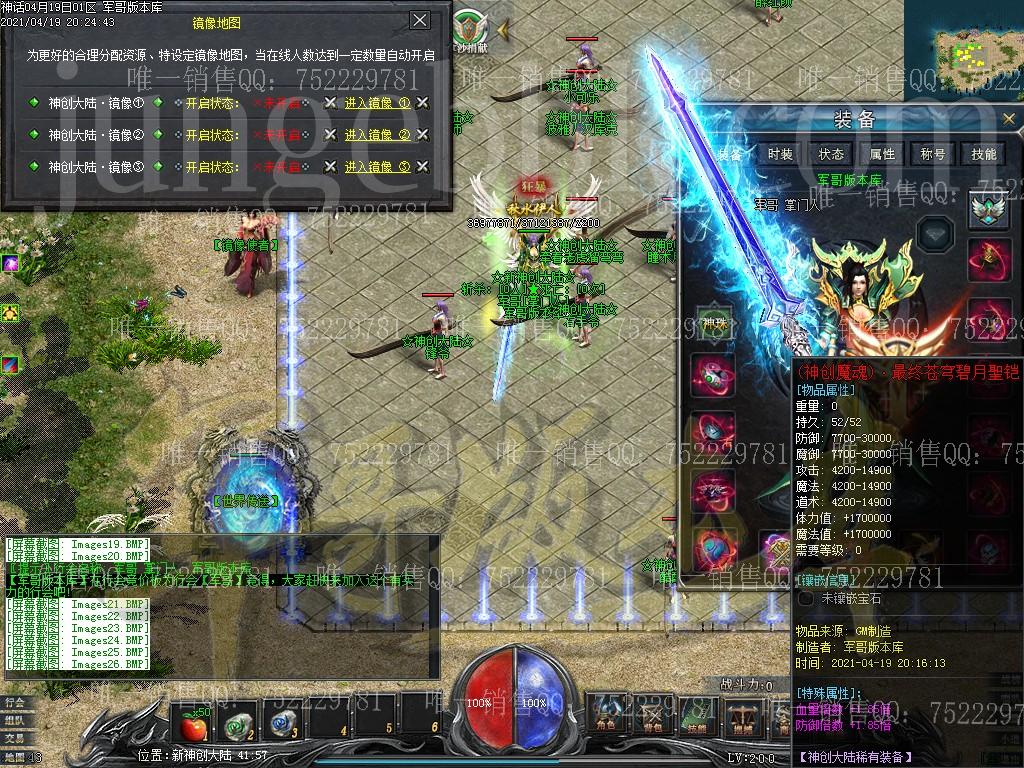Use the green scroll in hotbar slot 2
1024x768 pixels.
(x=236, y=723)
